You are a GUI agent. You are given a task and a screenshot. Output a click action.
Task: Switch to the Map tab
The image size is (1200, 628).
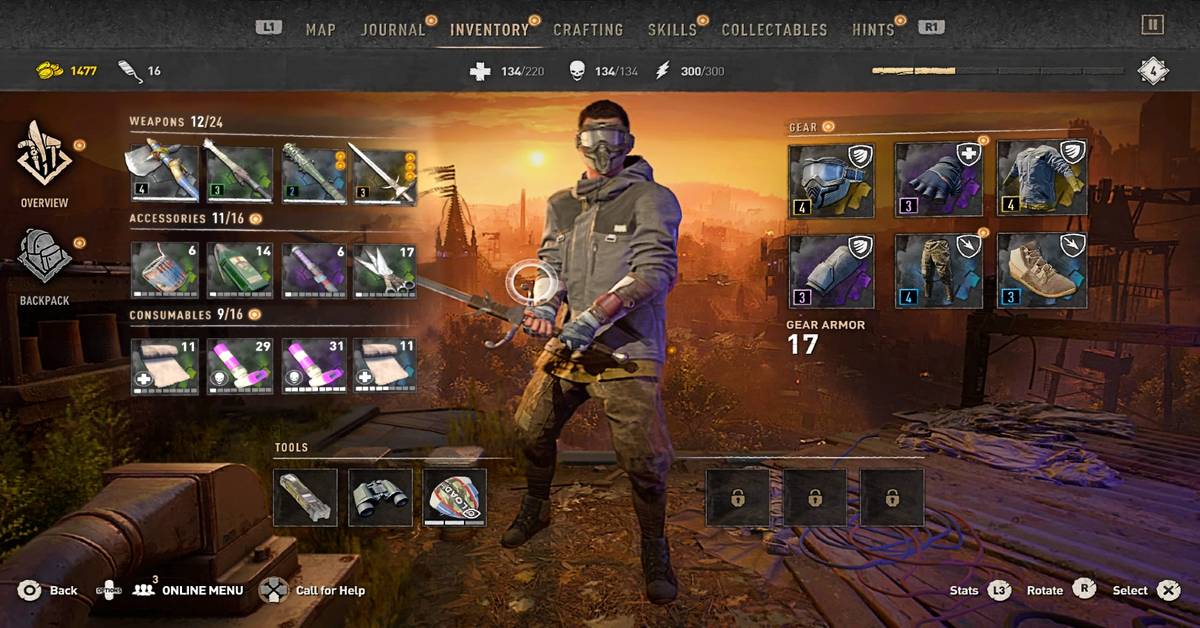(320, 29)
